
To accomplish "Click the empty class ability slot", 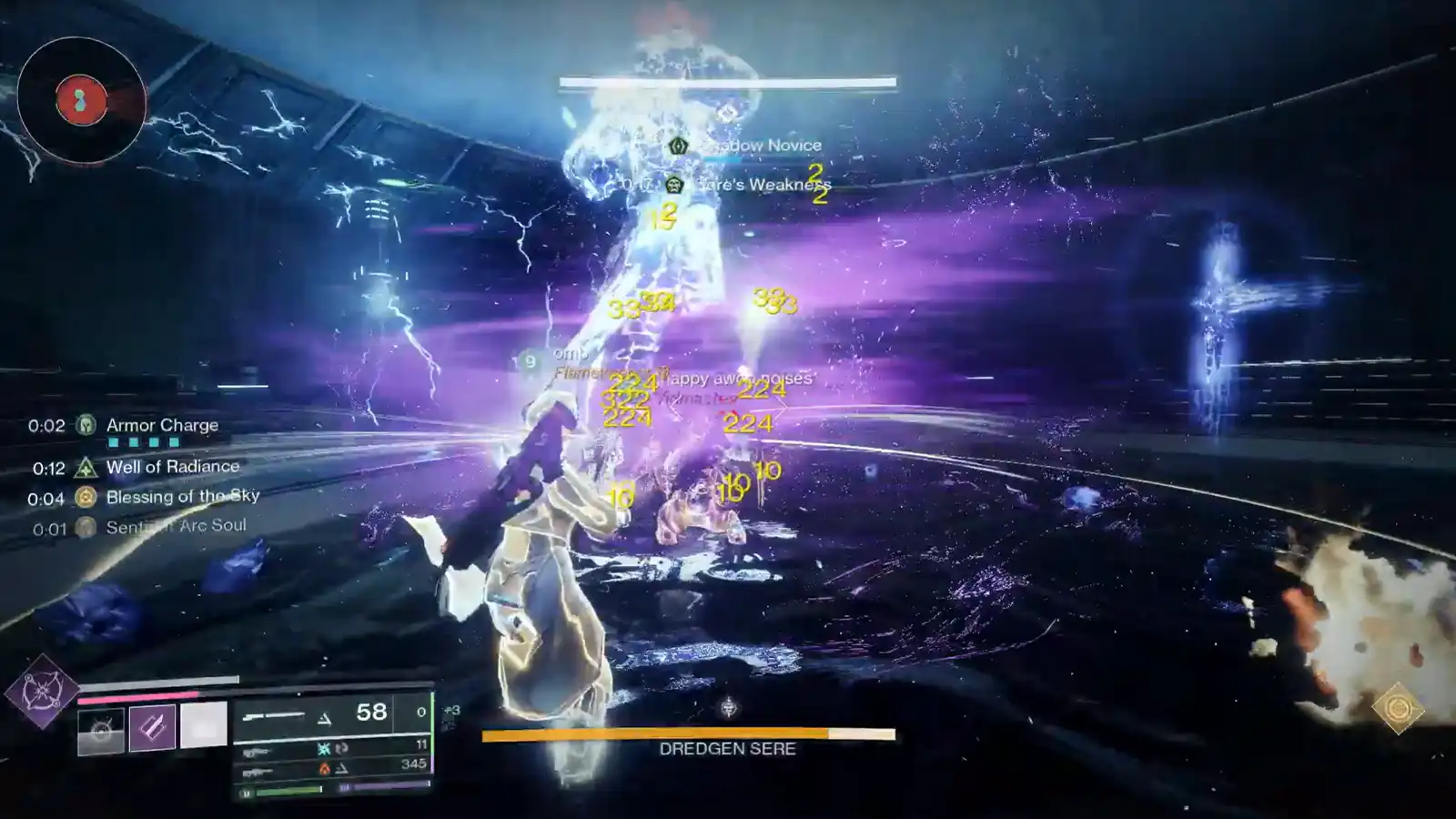I will (x=202, y=723).
